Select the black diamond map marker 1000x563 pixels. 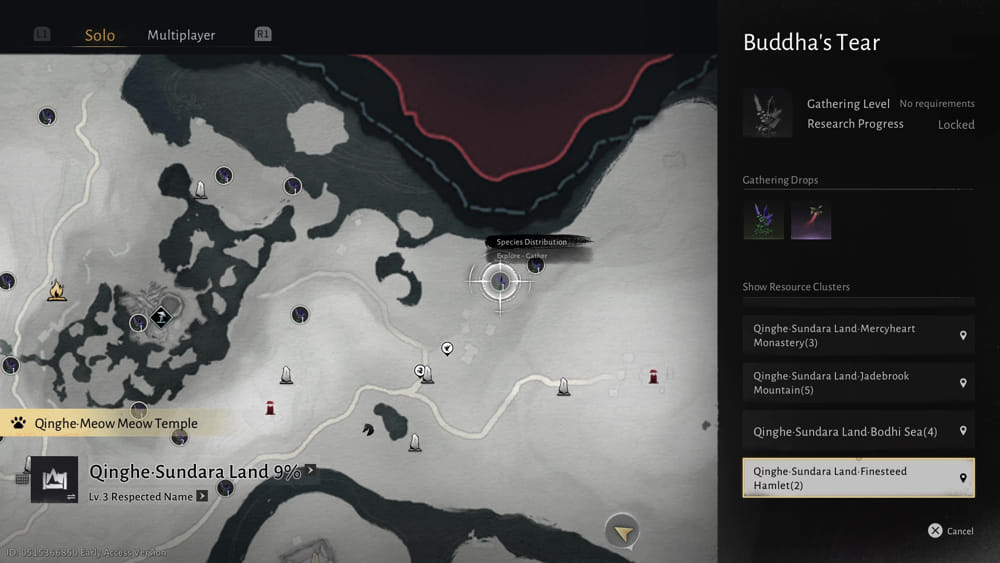(x=160, y=318)
